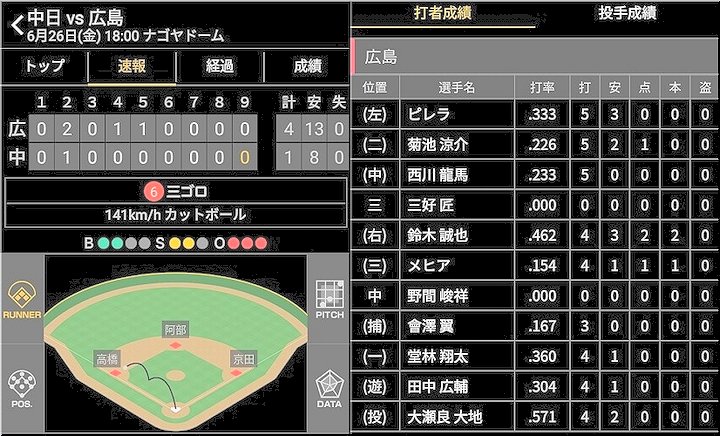720x436 pixels.
Task: Click the 田中 広輔 row
Action: coord(535,386)
